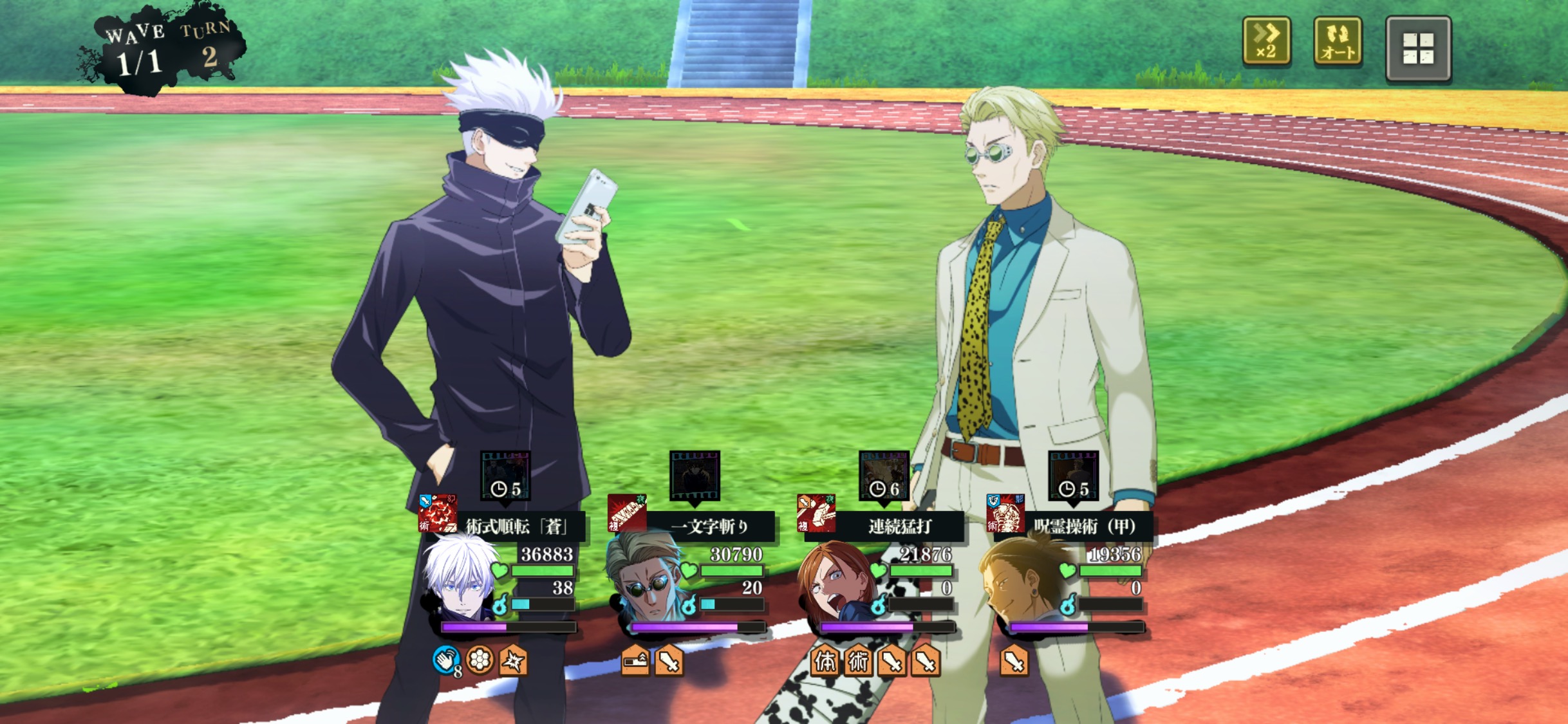1568x724 pixels.
Task: Inspect the blue waving-hand buff icon
Action: tap(446, 660)
